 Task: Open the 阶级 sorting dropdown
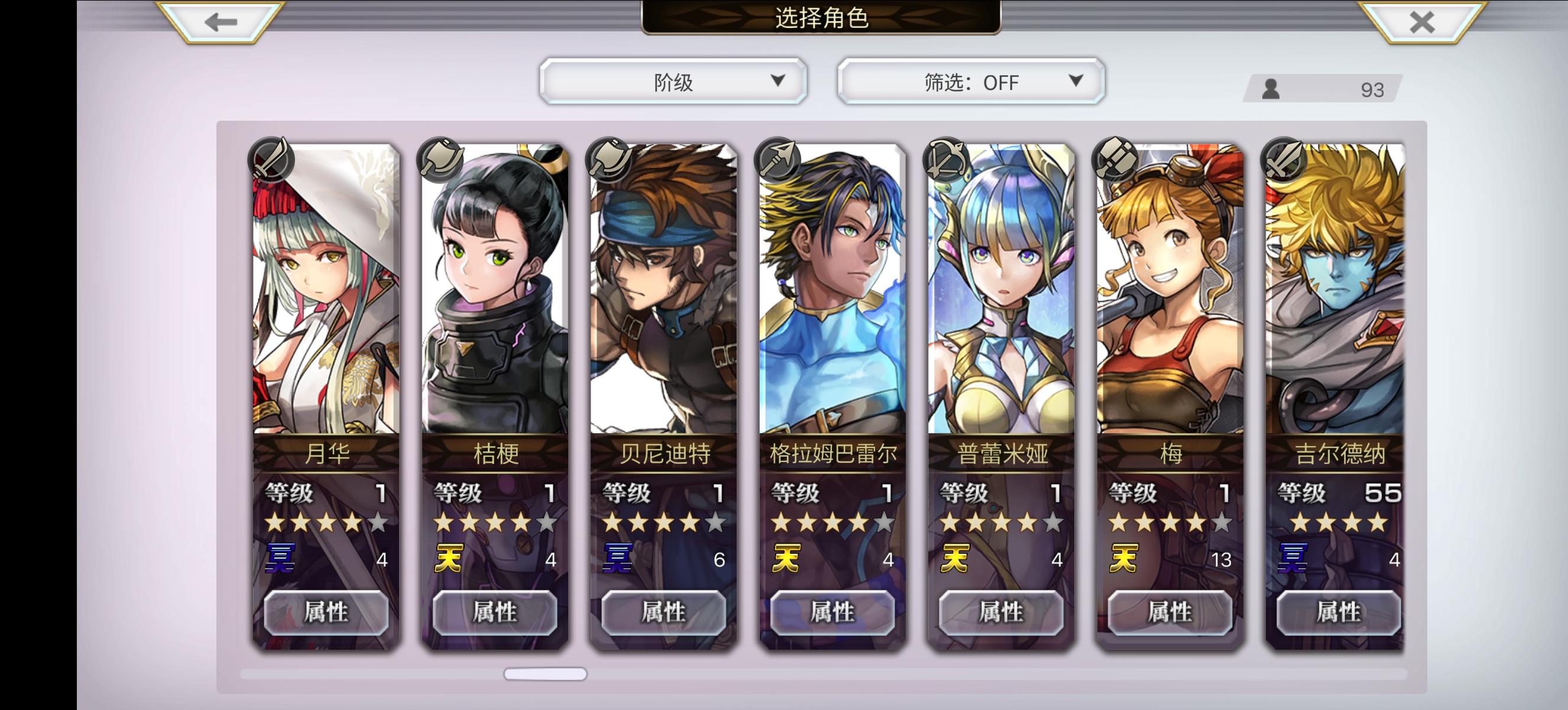(673, 81)
